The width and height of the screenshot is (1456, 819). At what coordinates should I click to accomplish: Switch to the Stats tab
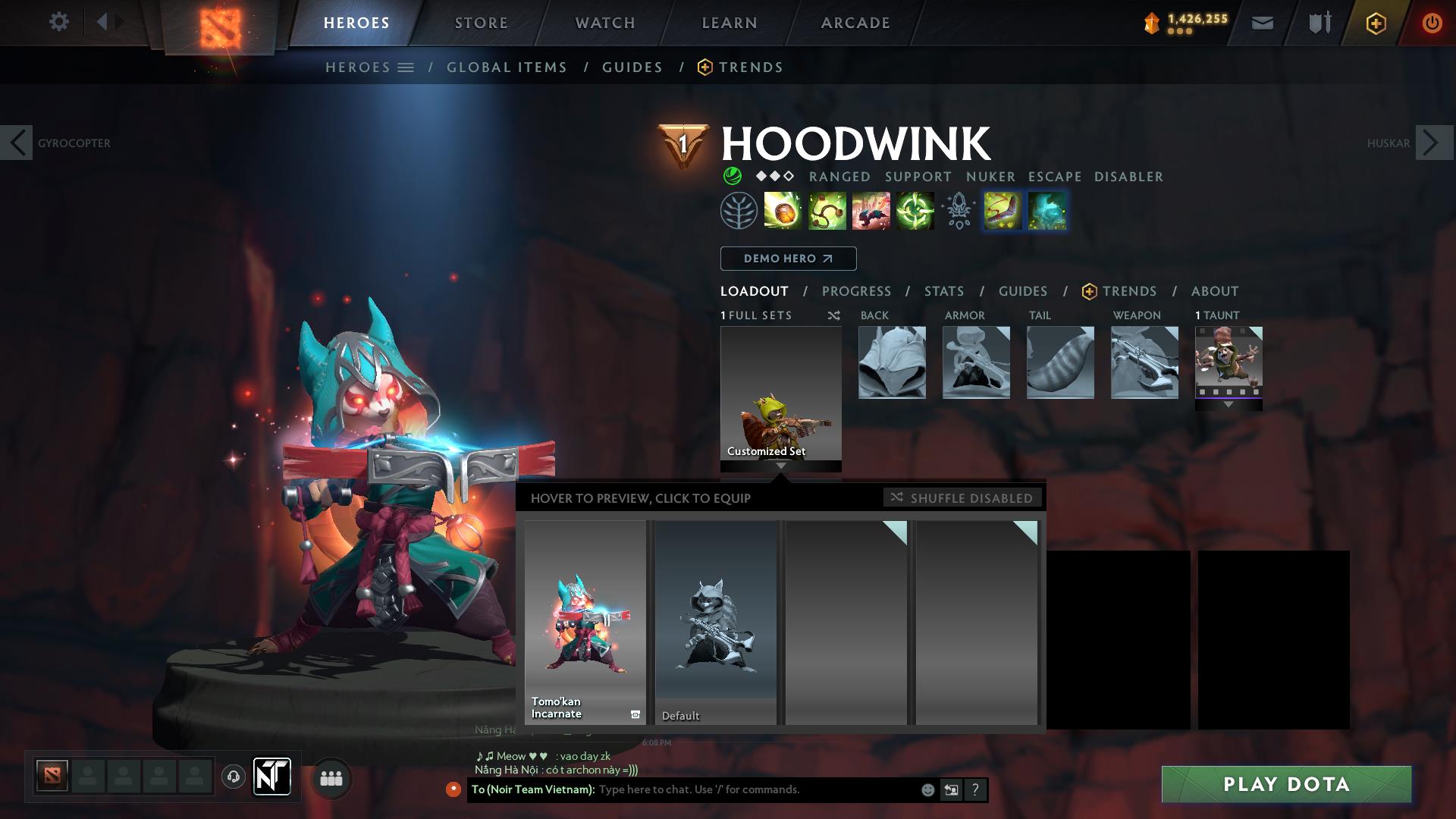943,291
